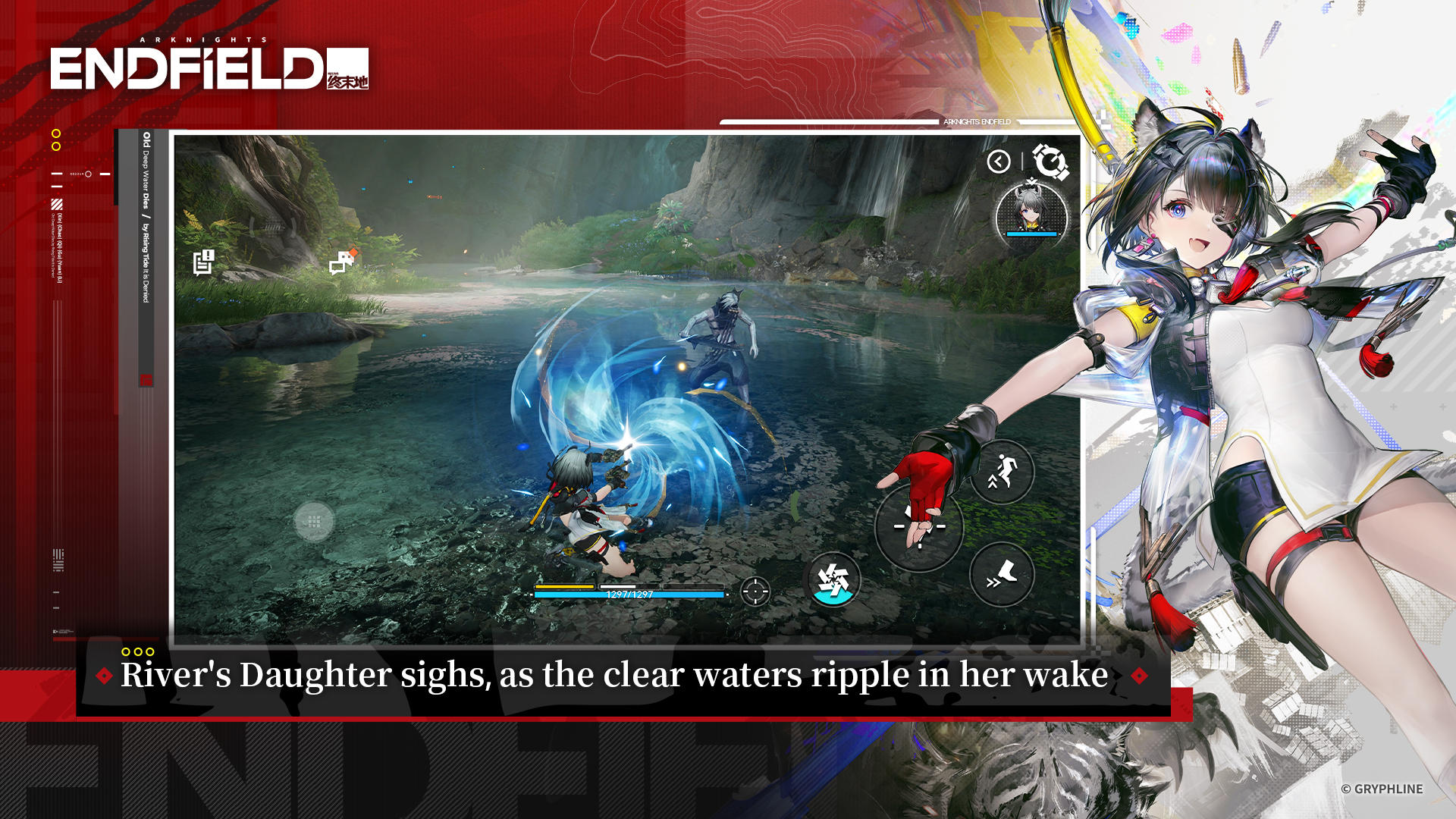Open the chat bubble notification icon

coord(340,264)
